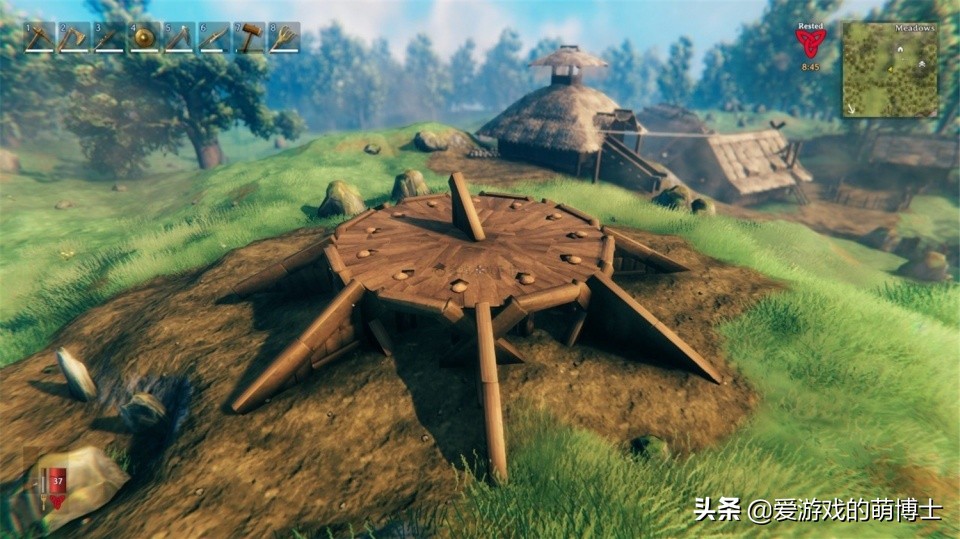The image size is (960, 539).
Task: Equip the round bronze shield
Action: pyautogui.click(x=144, y=37)
